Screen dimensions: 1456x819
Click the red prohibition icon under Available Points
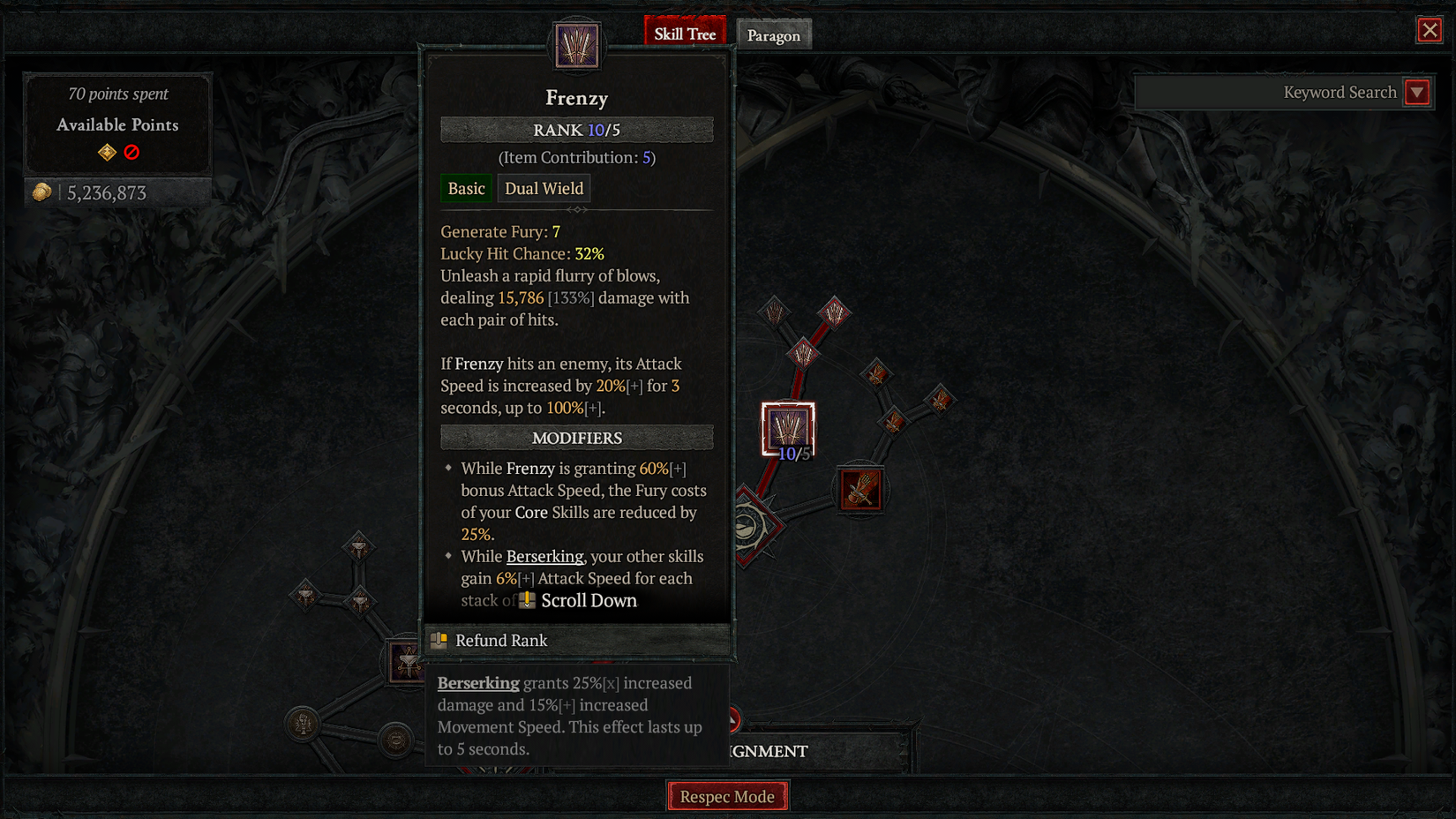tap(131, 152)
